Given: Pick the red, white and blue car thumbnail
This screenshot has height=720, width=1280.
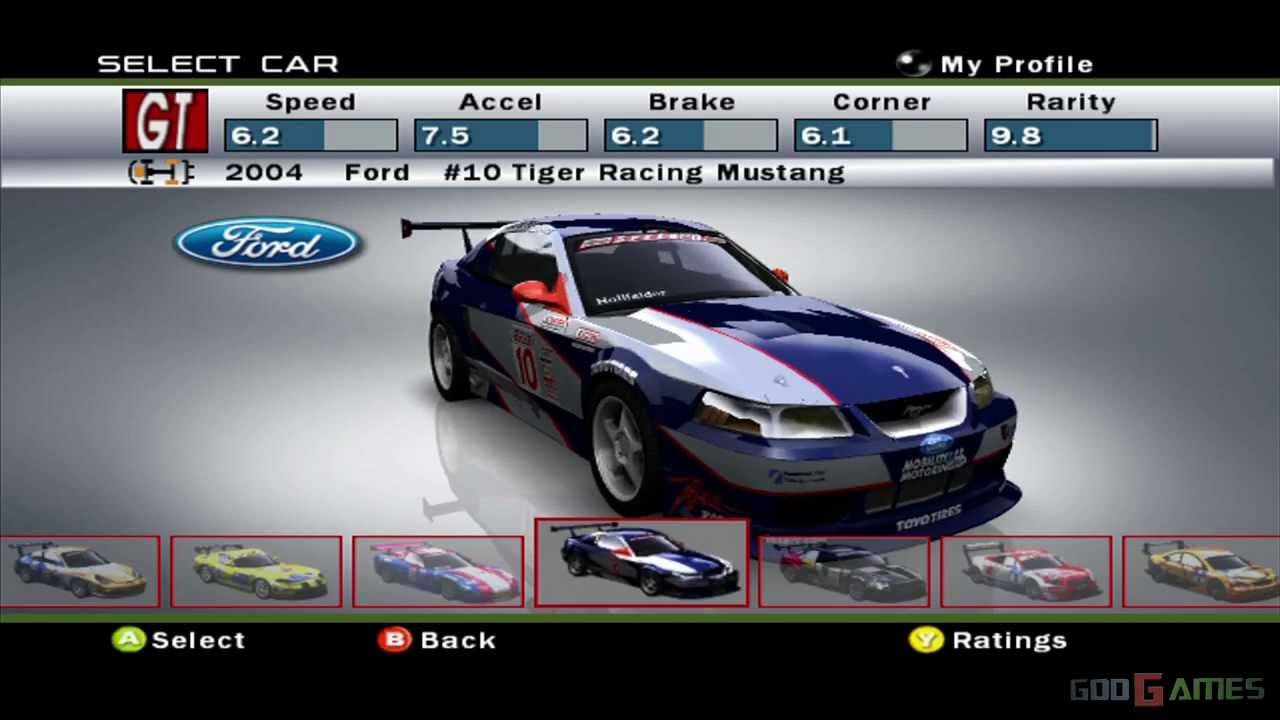Looking at the screenshot, I should 438,571.
